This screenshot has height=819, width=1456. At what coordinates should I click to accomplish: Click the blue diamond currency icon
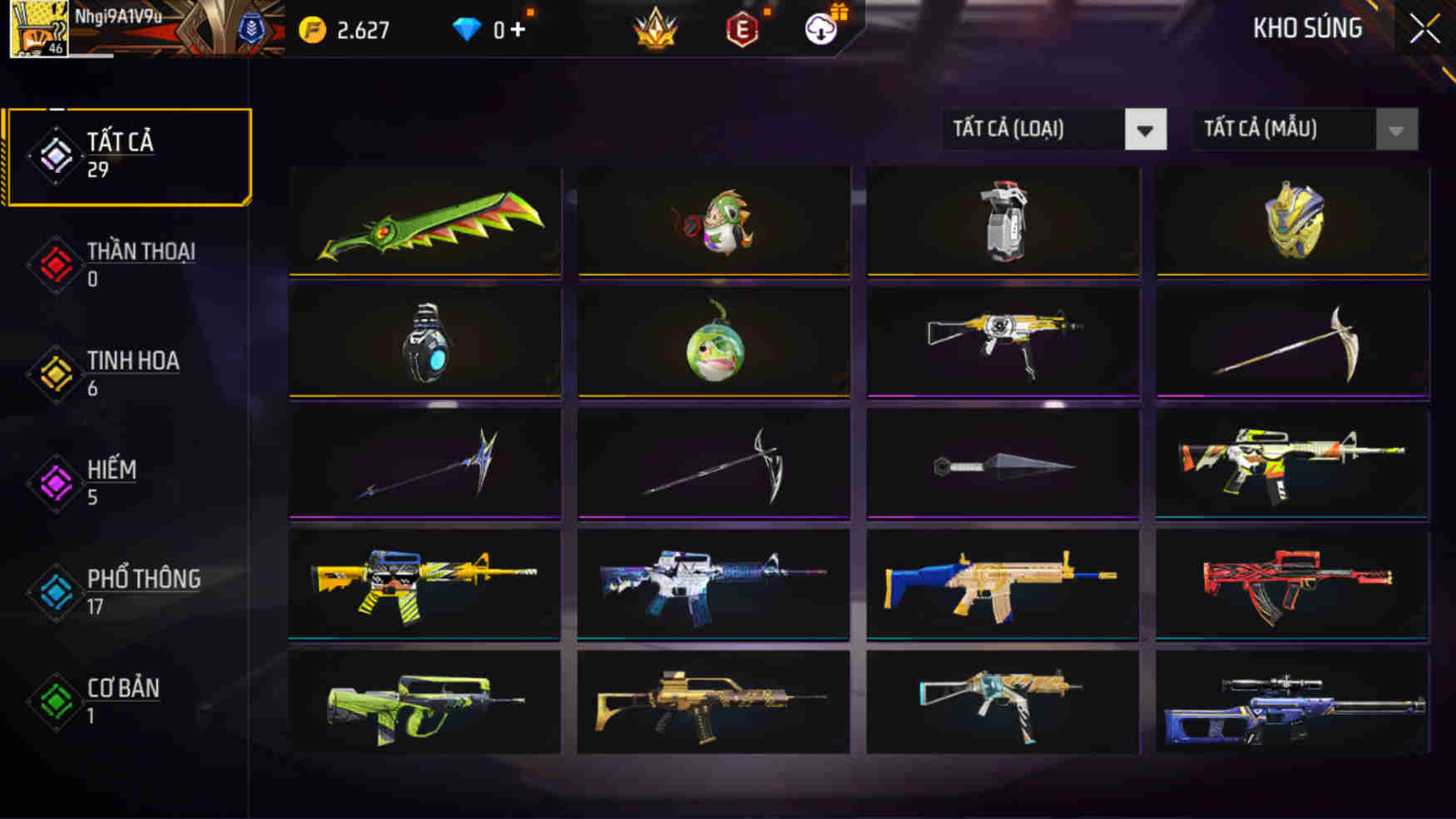click(469, 27)
